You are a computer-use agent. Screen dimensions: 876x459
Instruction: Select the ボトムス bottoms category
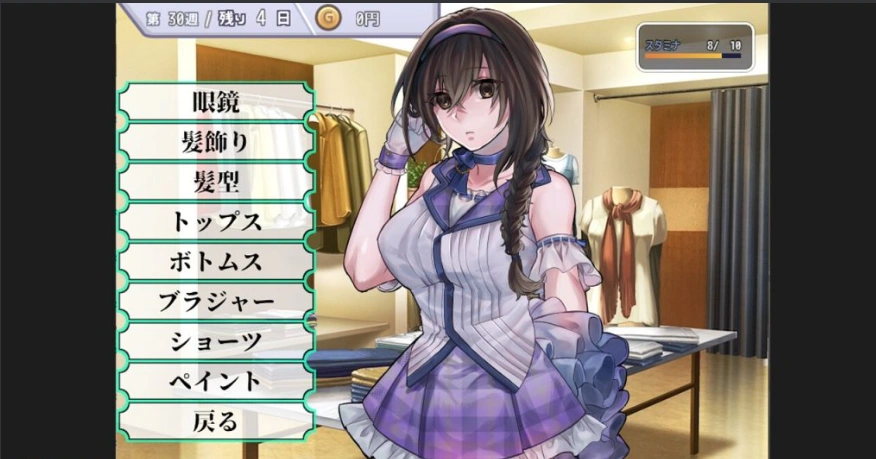[215, 262]
